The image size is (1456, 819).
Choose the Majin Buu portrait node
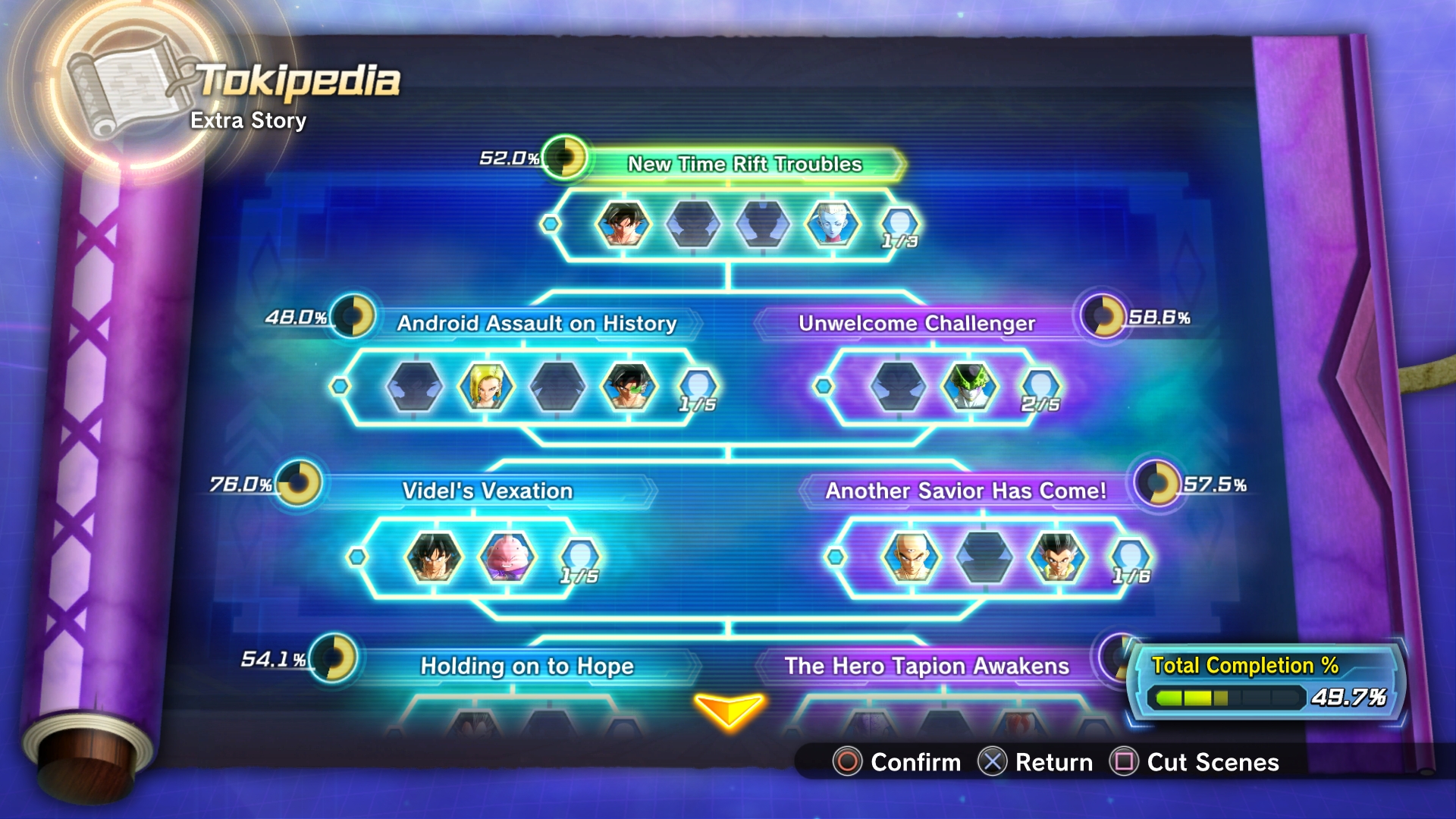[x=507, y=557]
